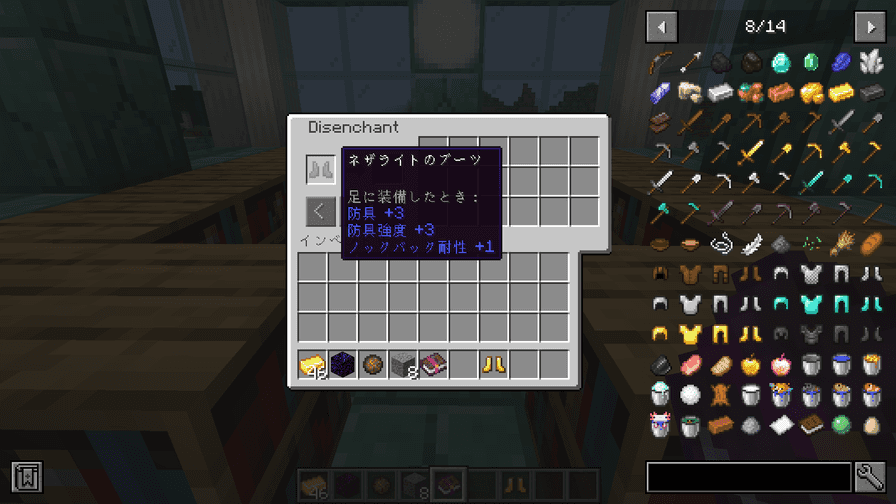Go to the previous item list page
The image size is (896, 504).
click(661, 26)
